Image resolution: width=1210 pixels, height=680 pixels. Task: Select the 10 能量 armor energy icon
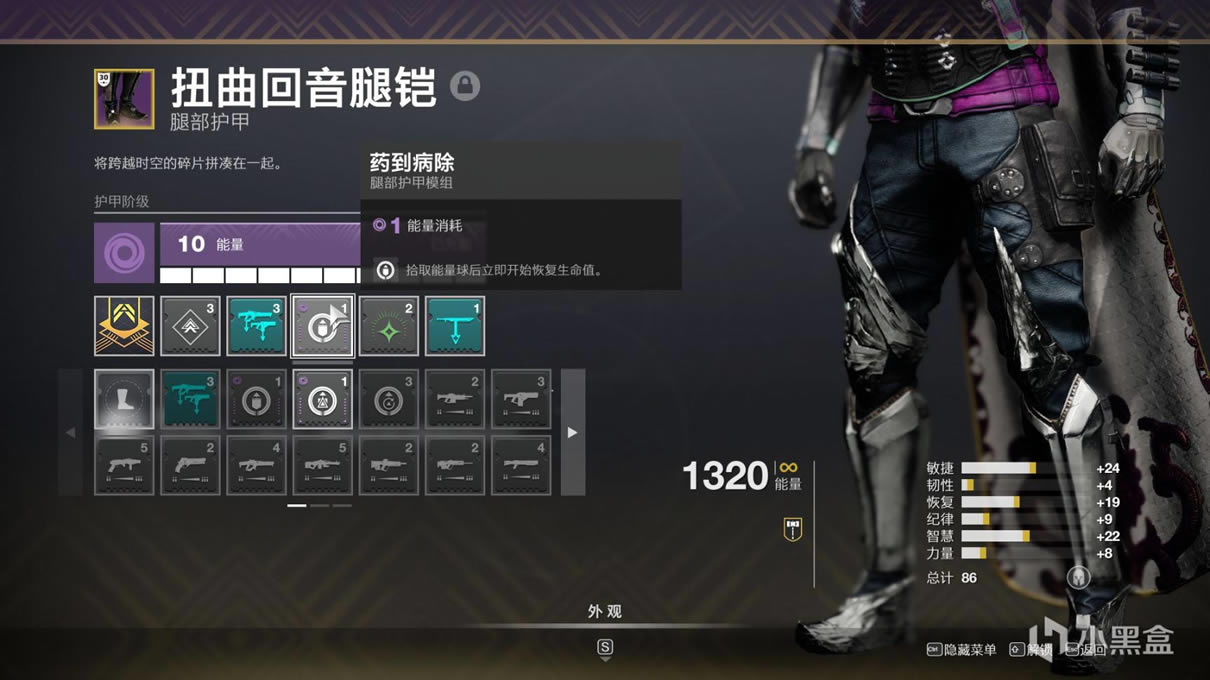pos(124,252)
